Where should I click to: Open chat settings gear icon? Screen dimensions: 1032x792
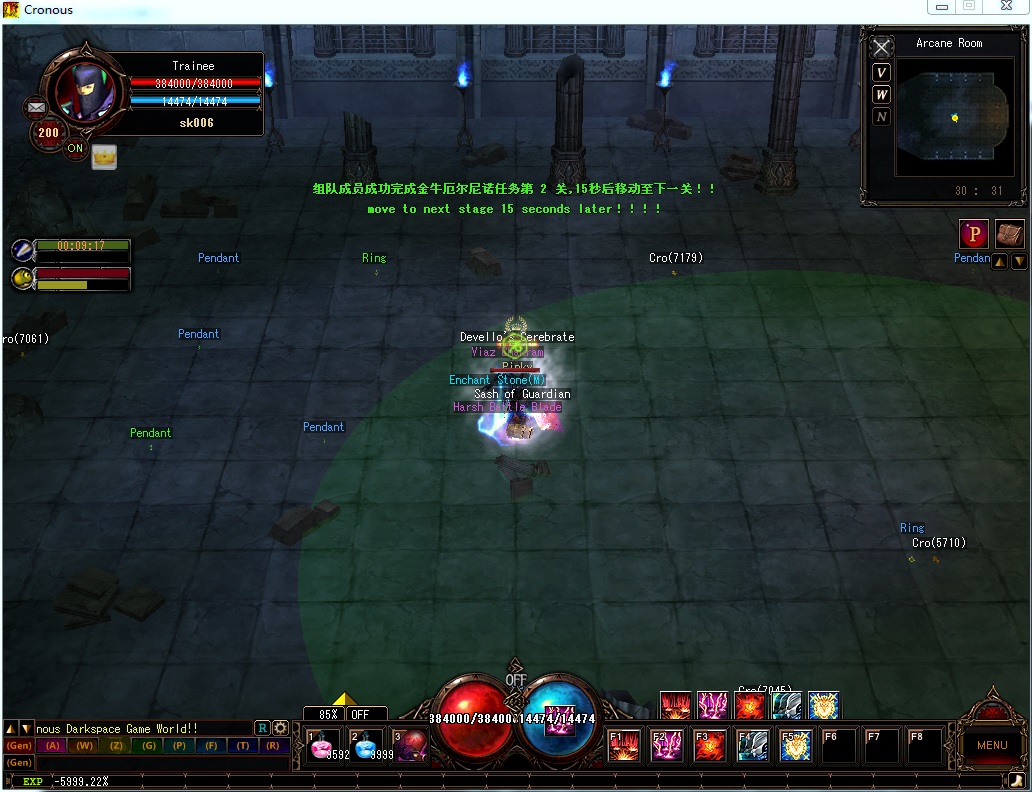tap(281, 728)
